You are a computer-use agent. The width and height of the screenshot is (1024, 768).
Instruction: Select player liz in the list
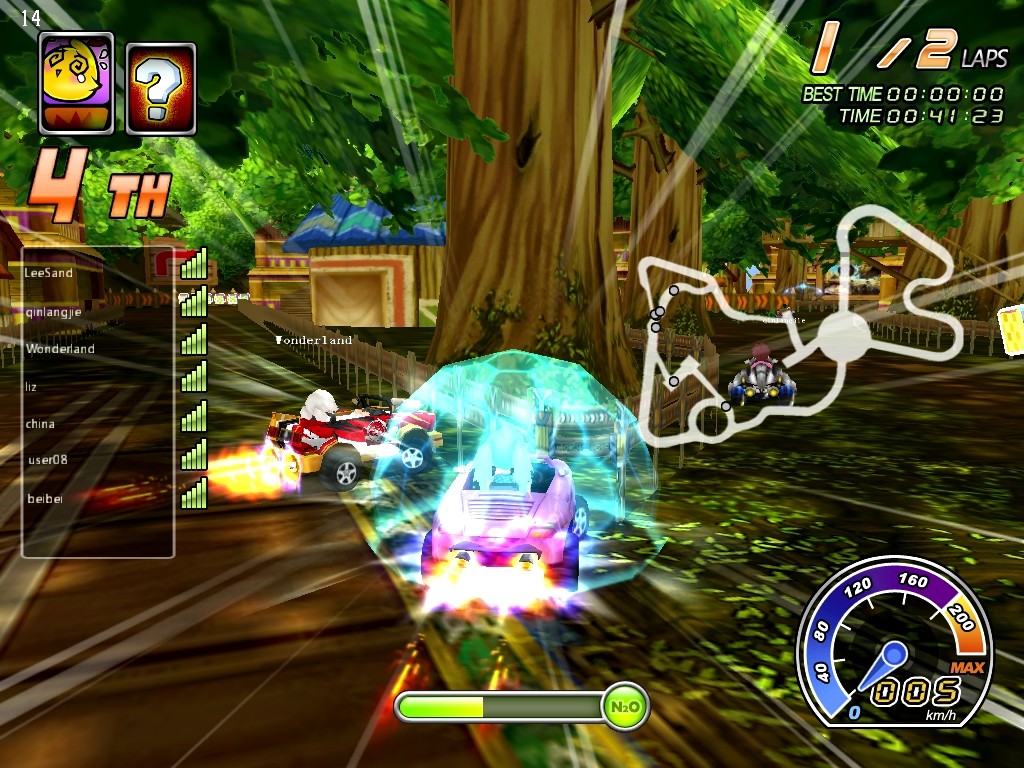(32, 386)
